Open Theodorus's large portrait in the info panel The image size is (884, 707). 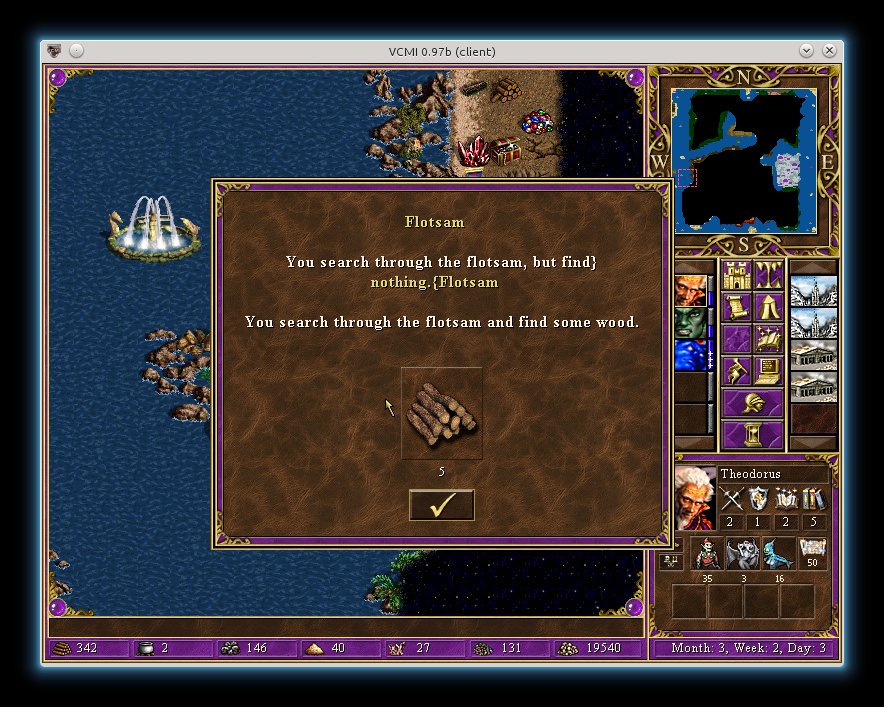[x=695, y=498]
